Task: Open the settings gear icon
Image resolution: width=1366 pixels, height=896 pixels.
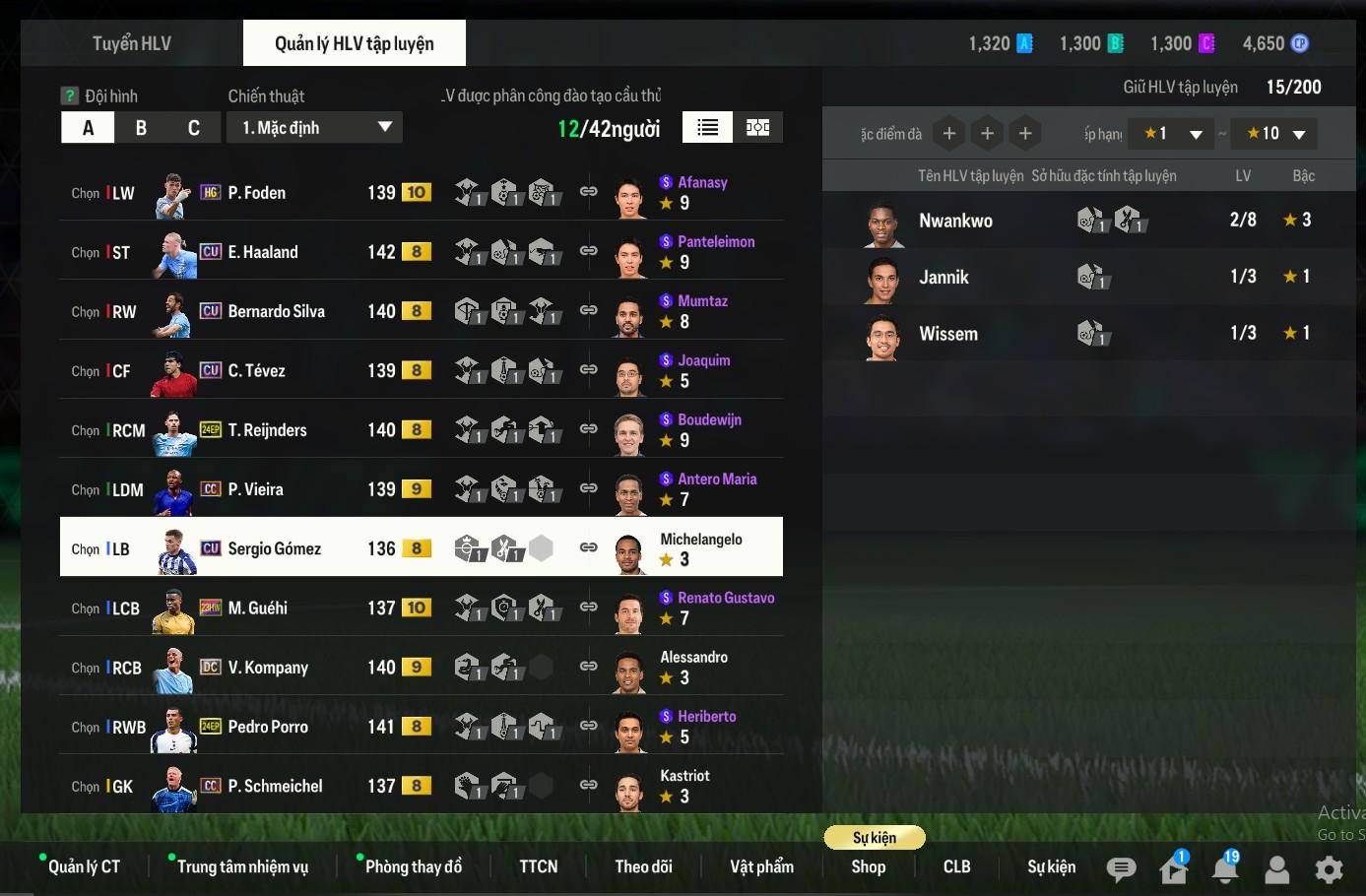Action: [1329, 868]
